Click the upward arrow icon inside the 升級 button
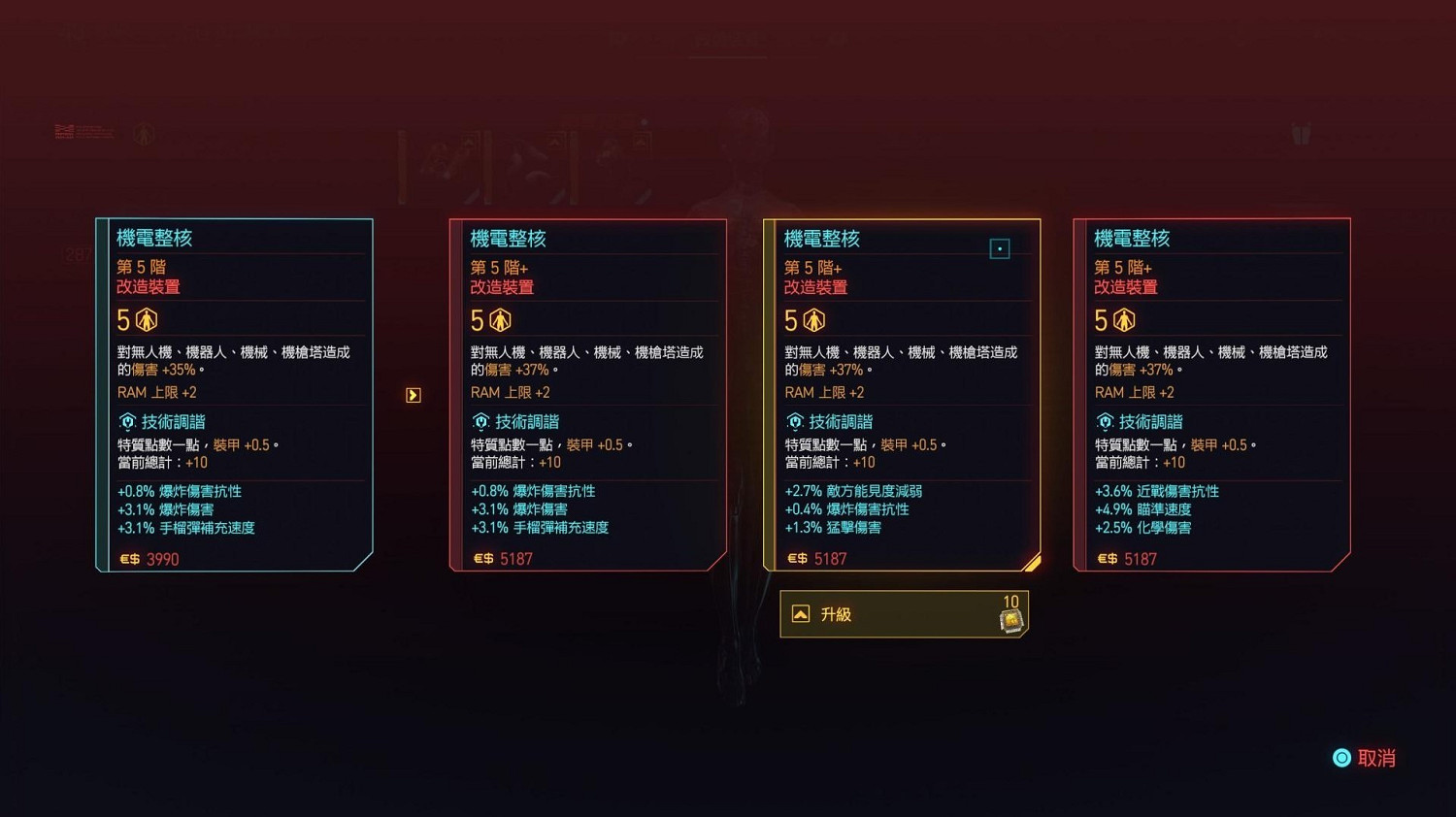 pos(799,613)
